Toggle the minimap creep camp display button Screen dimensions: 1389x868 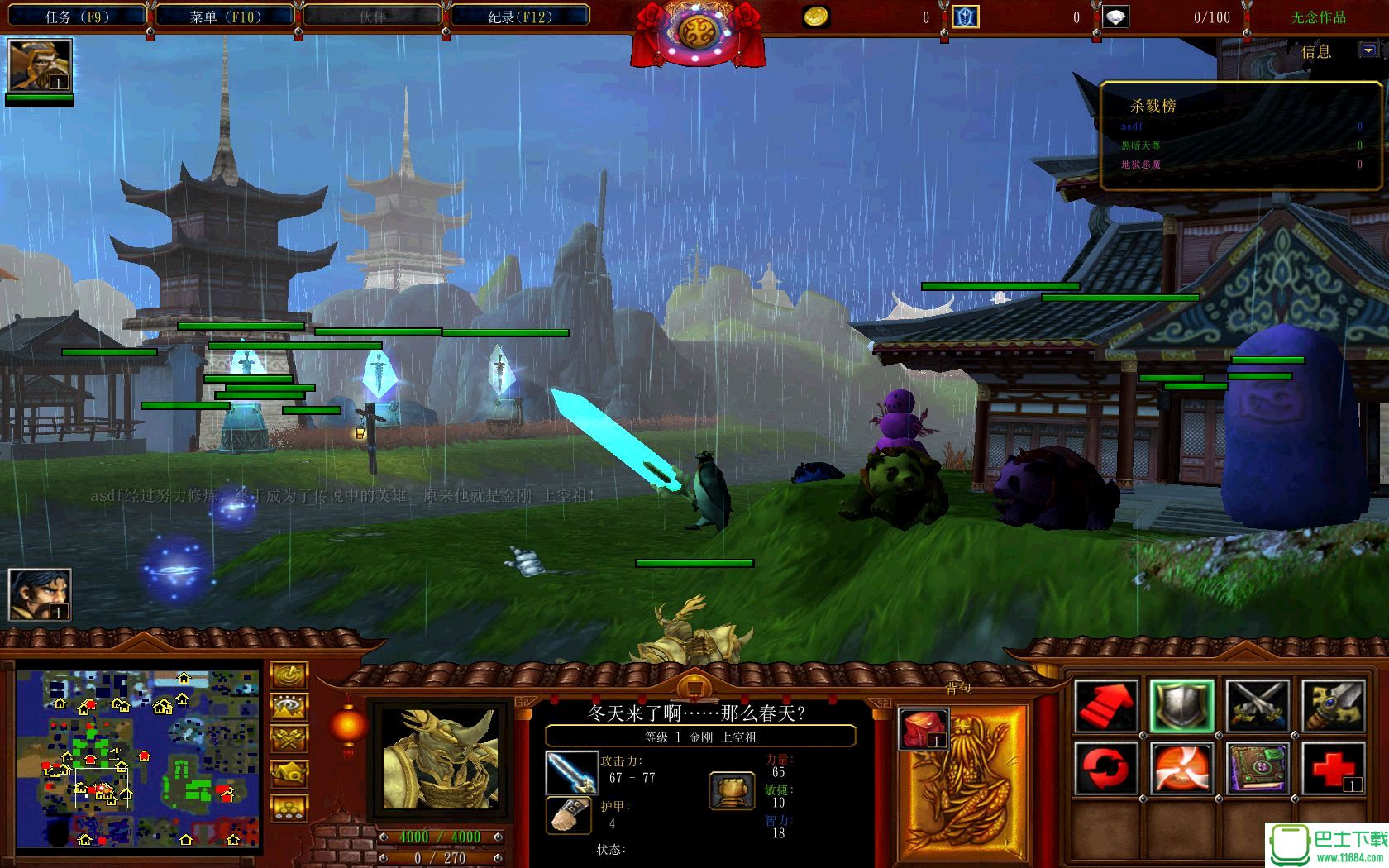[x=289, y=774]
